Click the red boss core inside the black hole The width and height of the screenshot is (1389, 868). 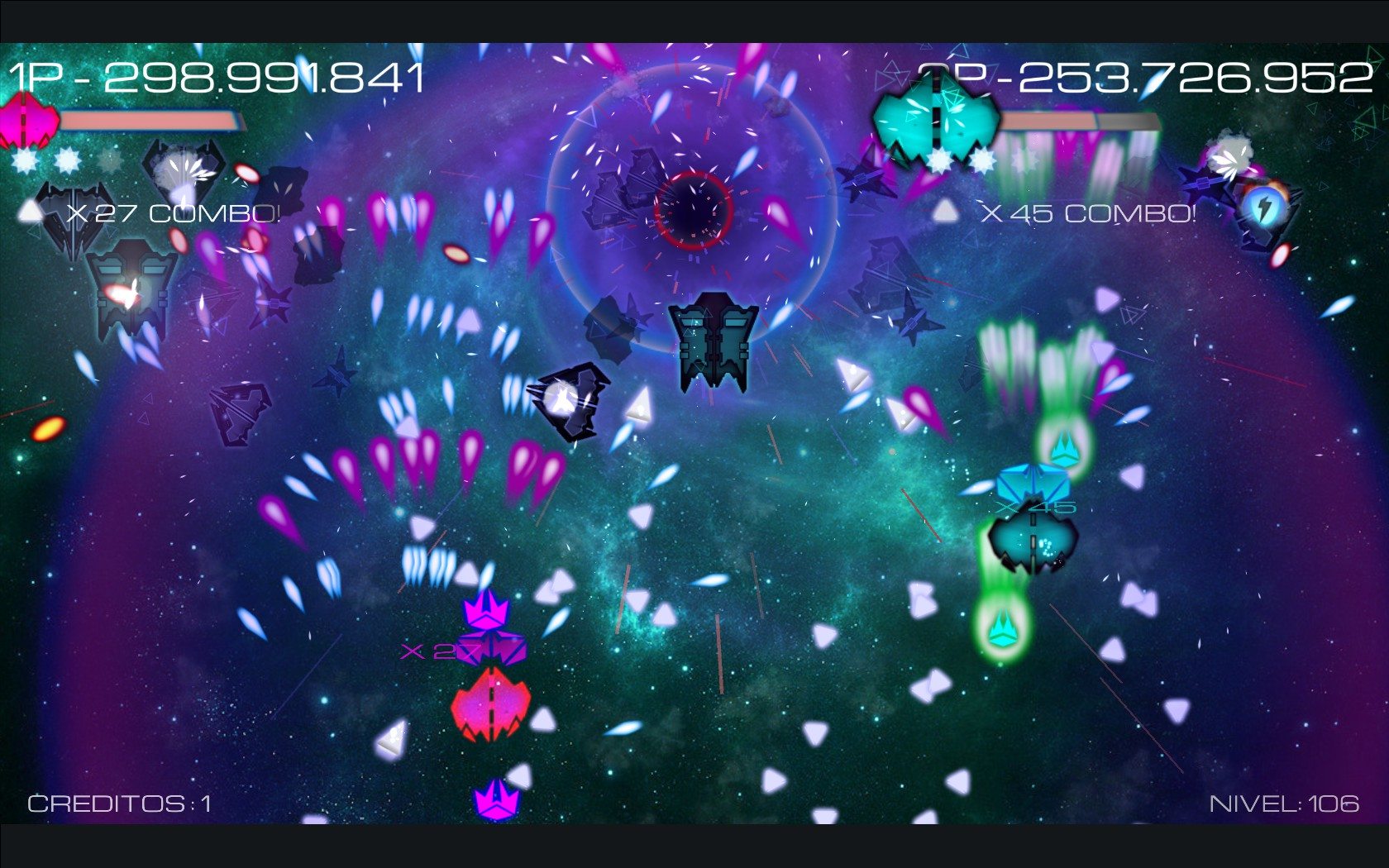(x=695, y=211)
